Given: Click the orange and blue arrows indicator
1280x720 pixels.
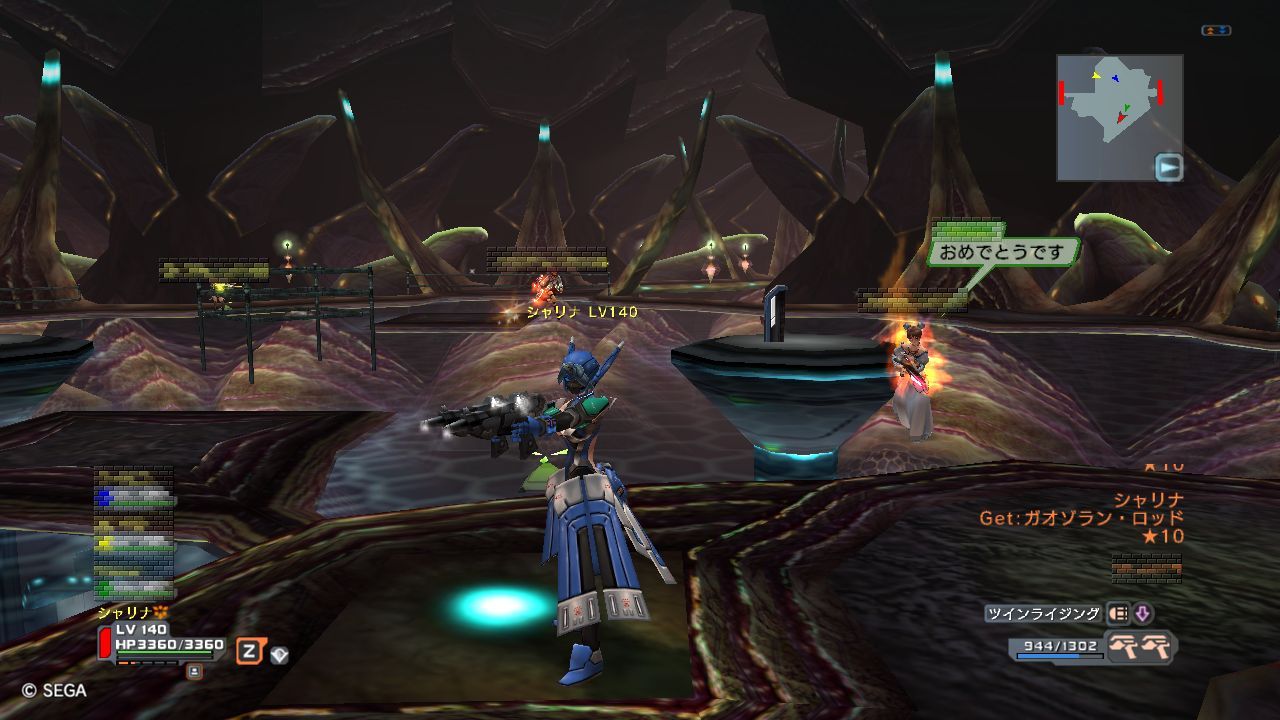Looking at the screenshot, I should pos(1216,31).
